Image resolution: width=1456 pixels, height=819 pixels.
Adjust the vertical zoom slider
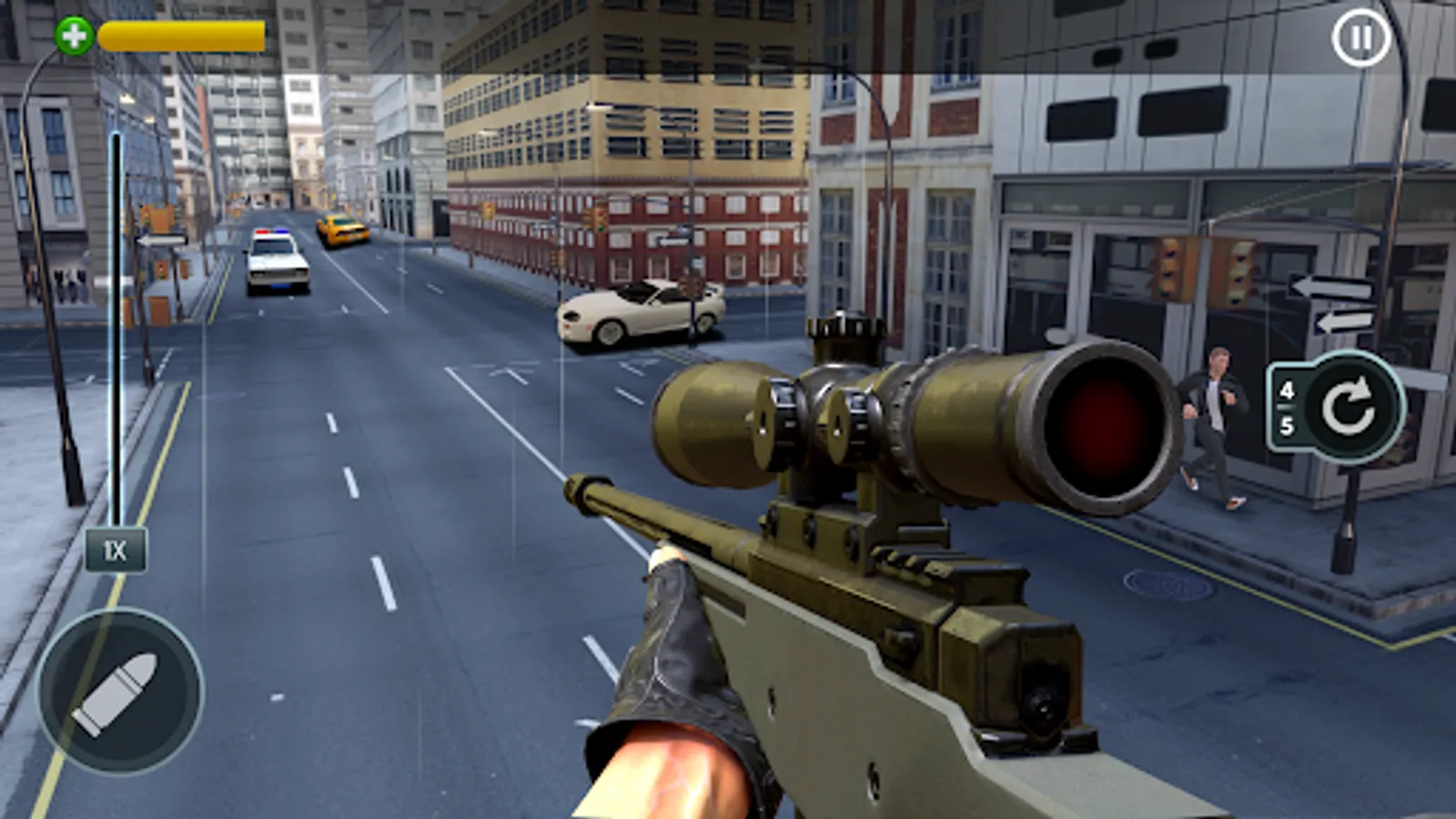[x=115, y=337]
